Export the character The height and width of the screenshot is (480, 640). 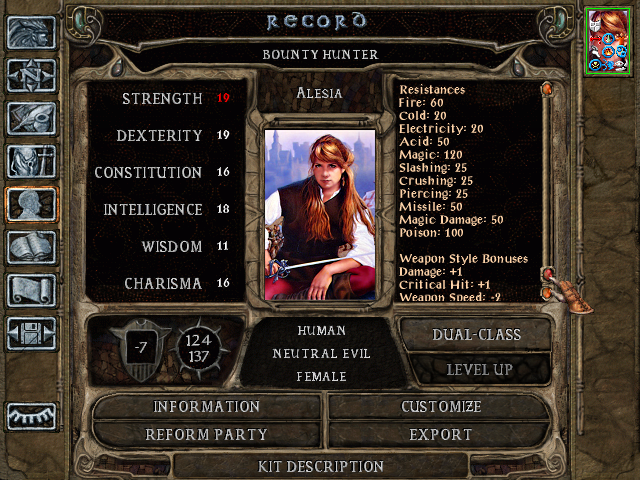tap(441, 435)
